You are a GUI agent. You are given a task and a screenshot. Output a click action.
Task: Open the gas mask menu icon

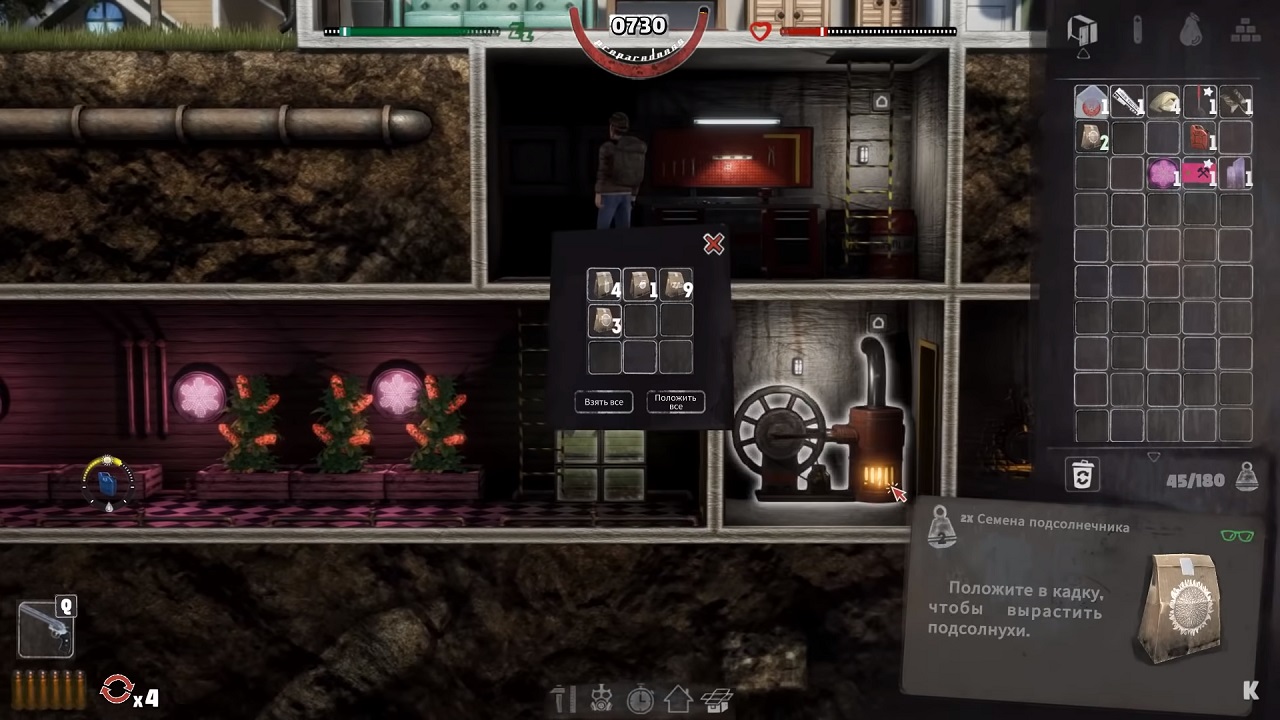[601, 699]
